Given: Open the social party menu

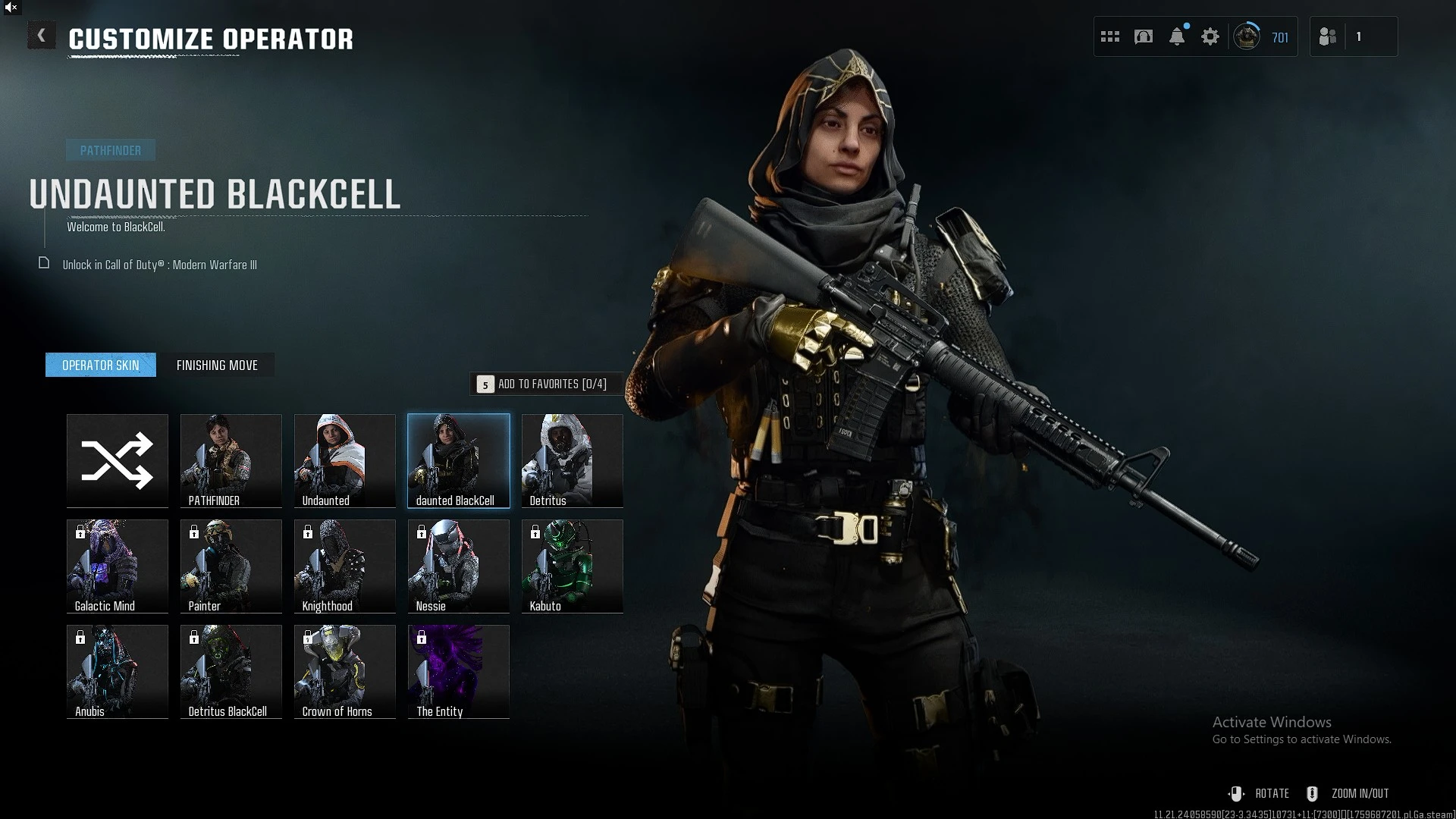Looking at the screenshot, I should [x=1328, y=36].
